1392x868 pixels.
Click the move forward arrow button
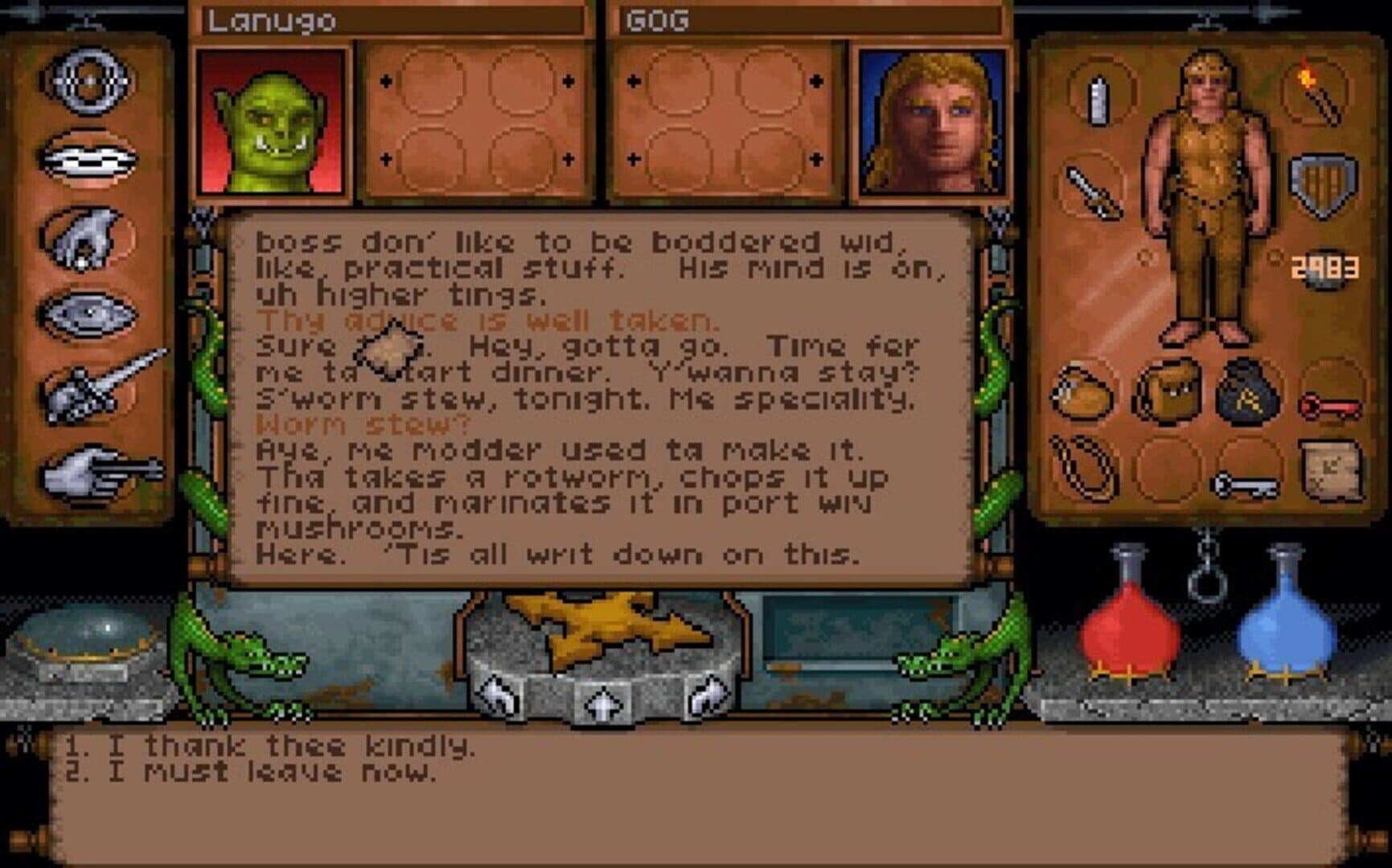600,705
